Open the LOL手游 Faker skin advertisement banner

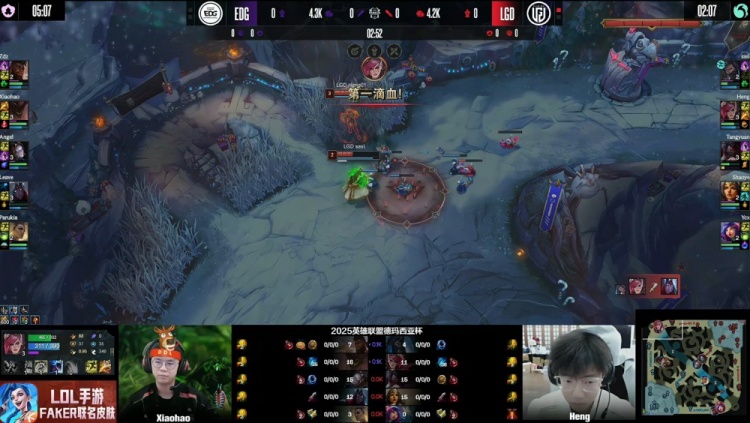[58, 402]
